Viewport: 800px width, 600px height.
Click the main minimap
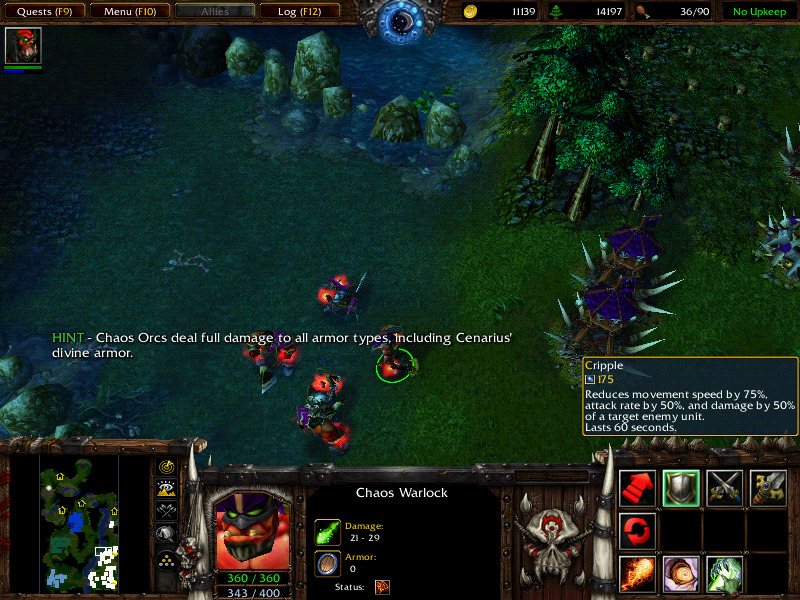(79, 520)
